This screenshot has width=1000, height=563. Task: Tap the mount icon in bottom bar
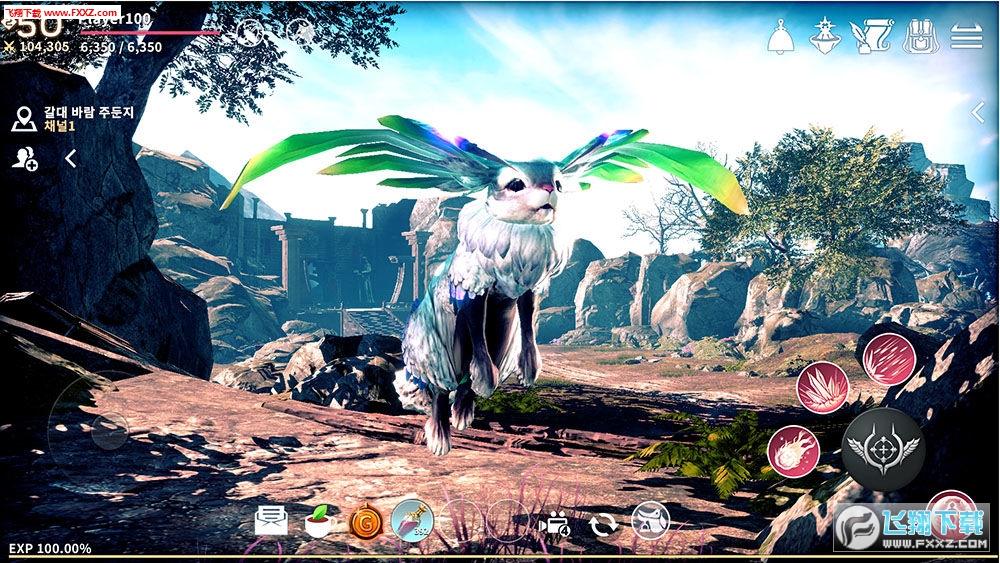650,521
